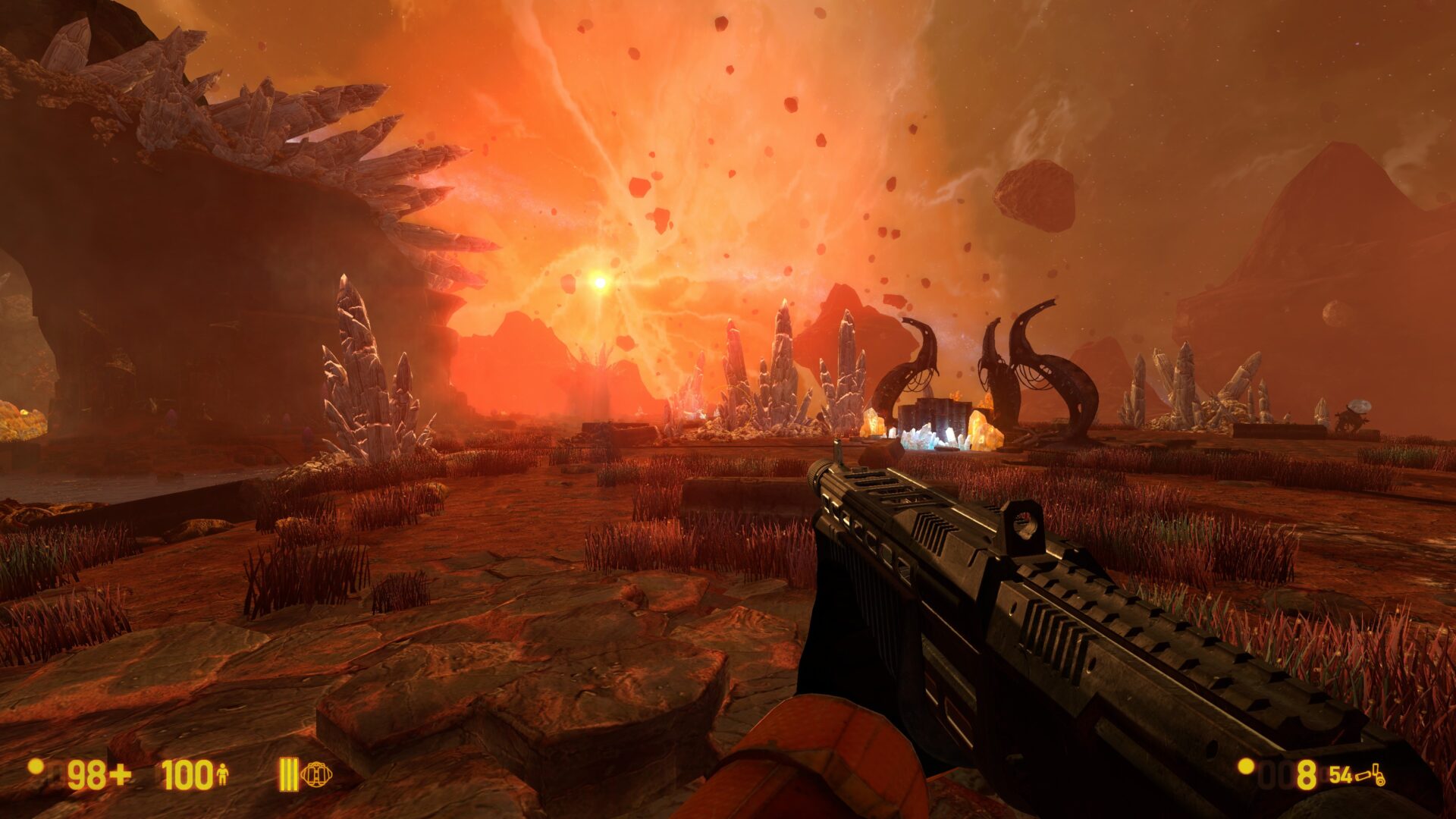
Task: Click the long jump module icon
Action: (x=315, y=775)
